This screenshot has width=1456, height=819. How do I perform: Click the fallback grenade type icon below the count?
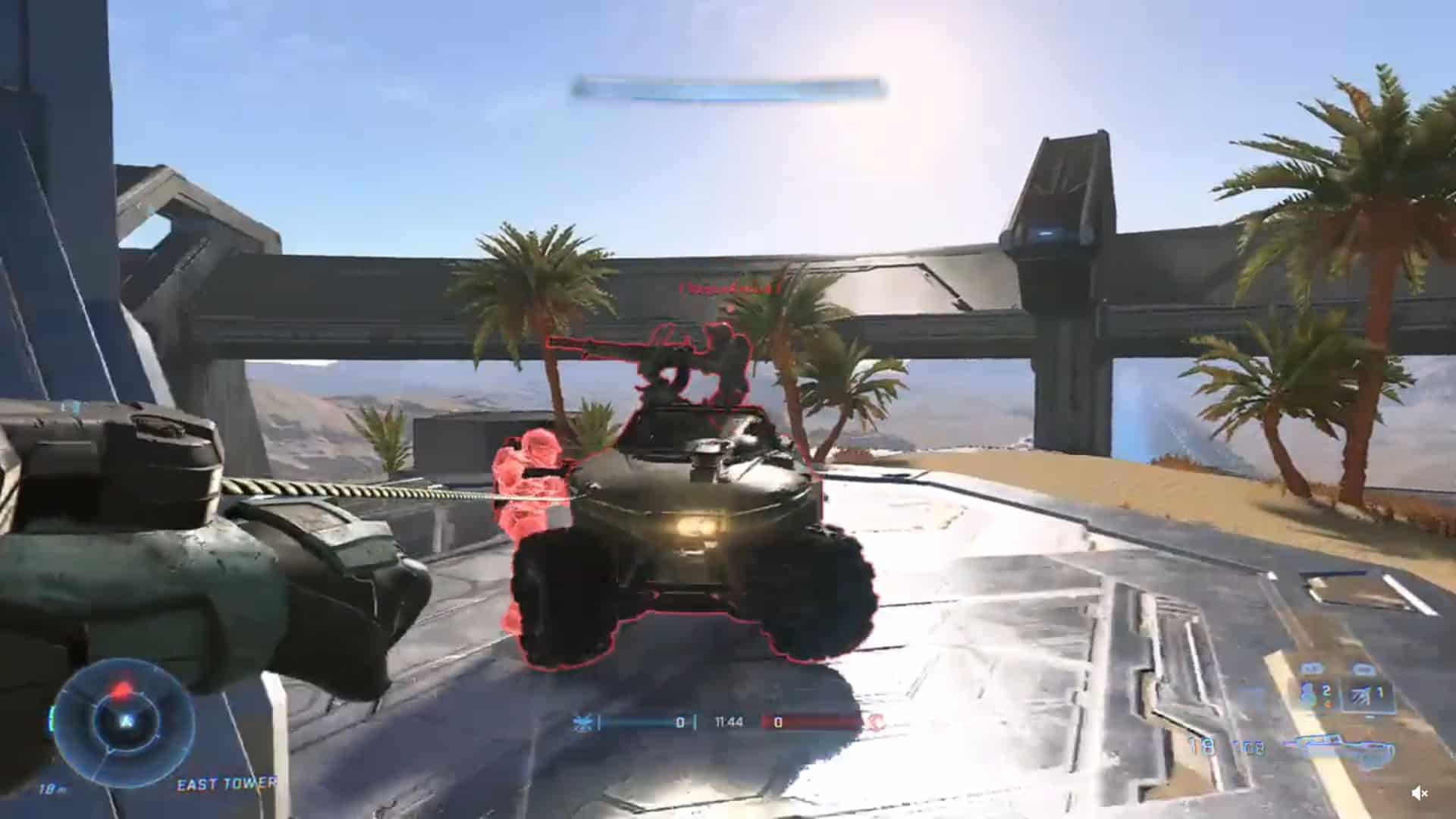(1327, 704)
